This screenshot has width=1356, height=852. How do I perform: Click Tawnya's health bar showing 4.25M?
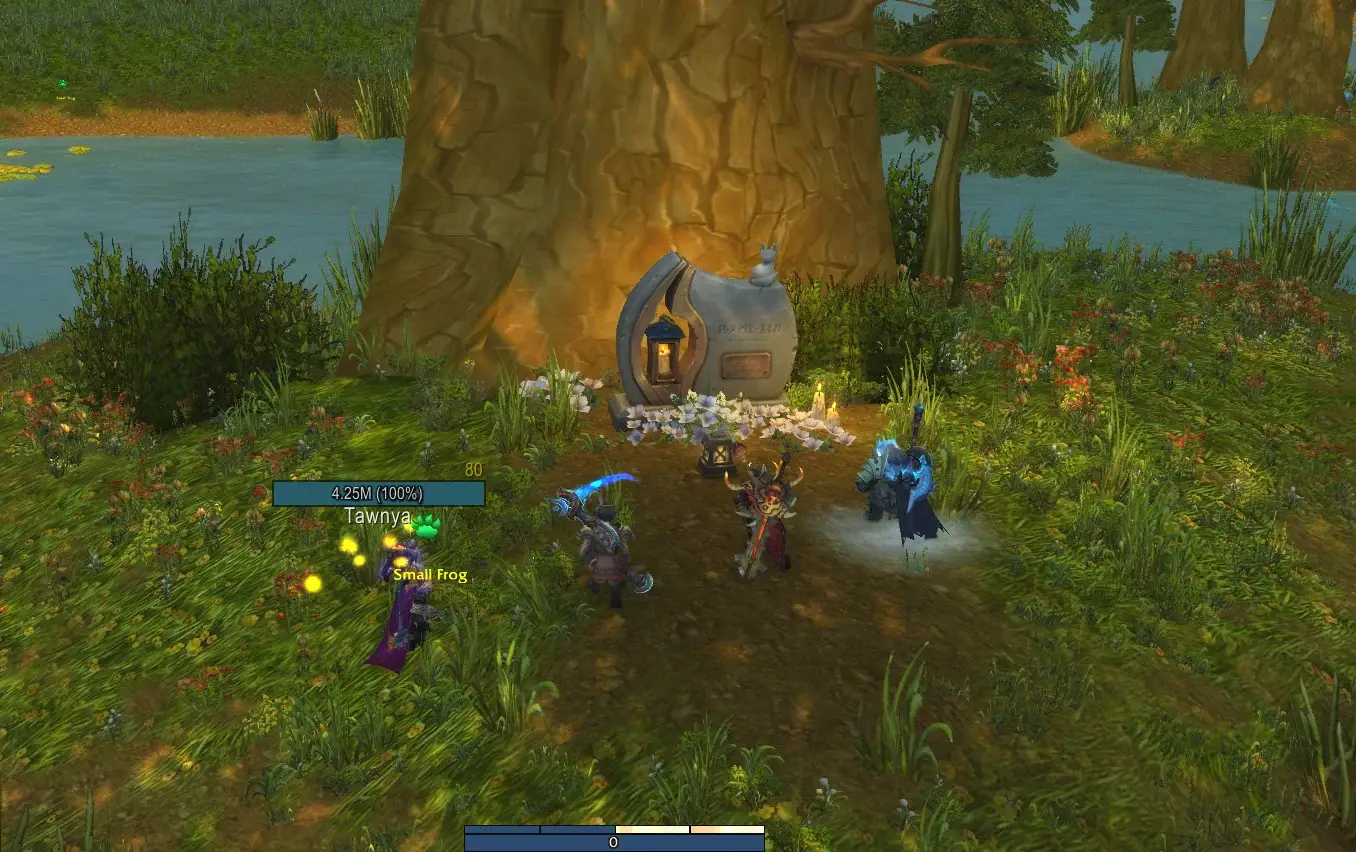pyautogui.click(x=377, y=492)
